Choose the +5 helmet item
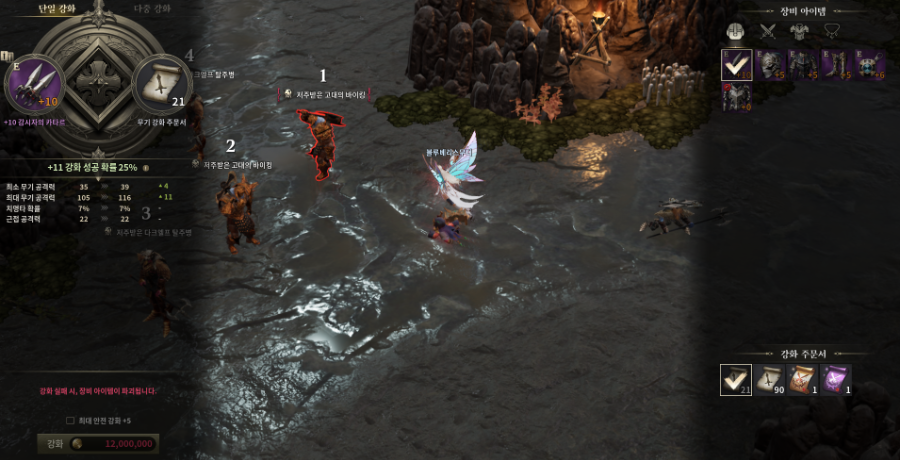 coord(768,64)
